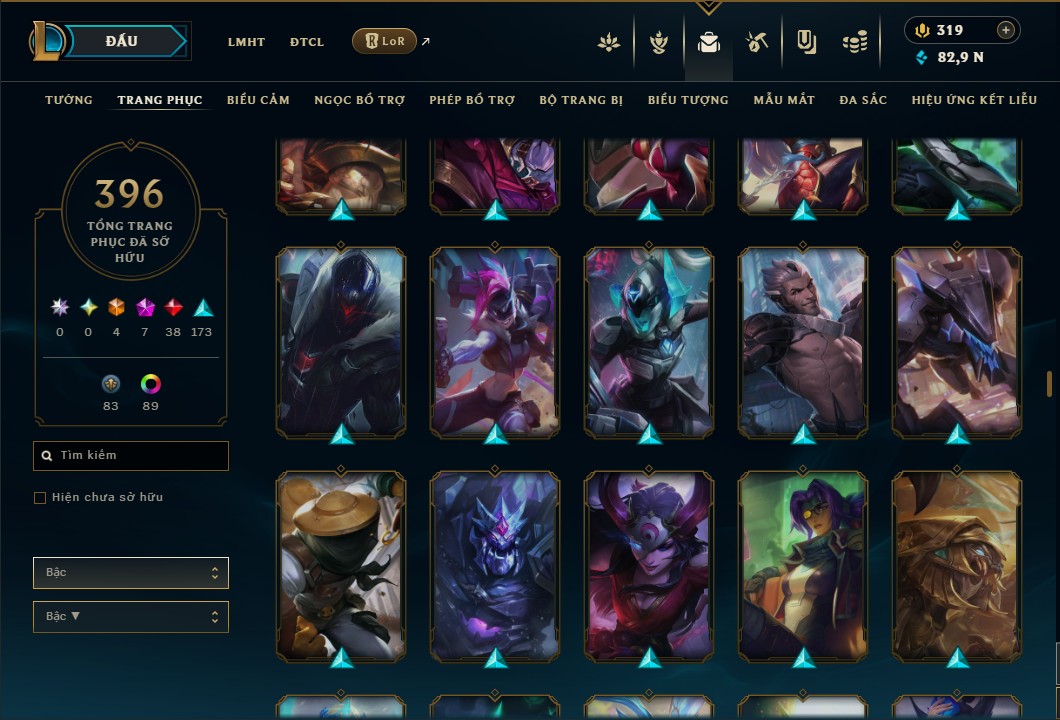Show the BIỂU TƯỢNG tab

(x=688, y=100)
